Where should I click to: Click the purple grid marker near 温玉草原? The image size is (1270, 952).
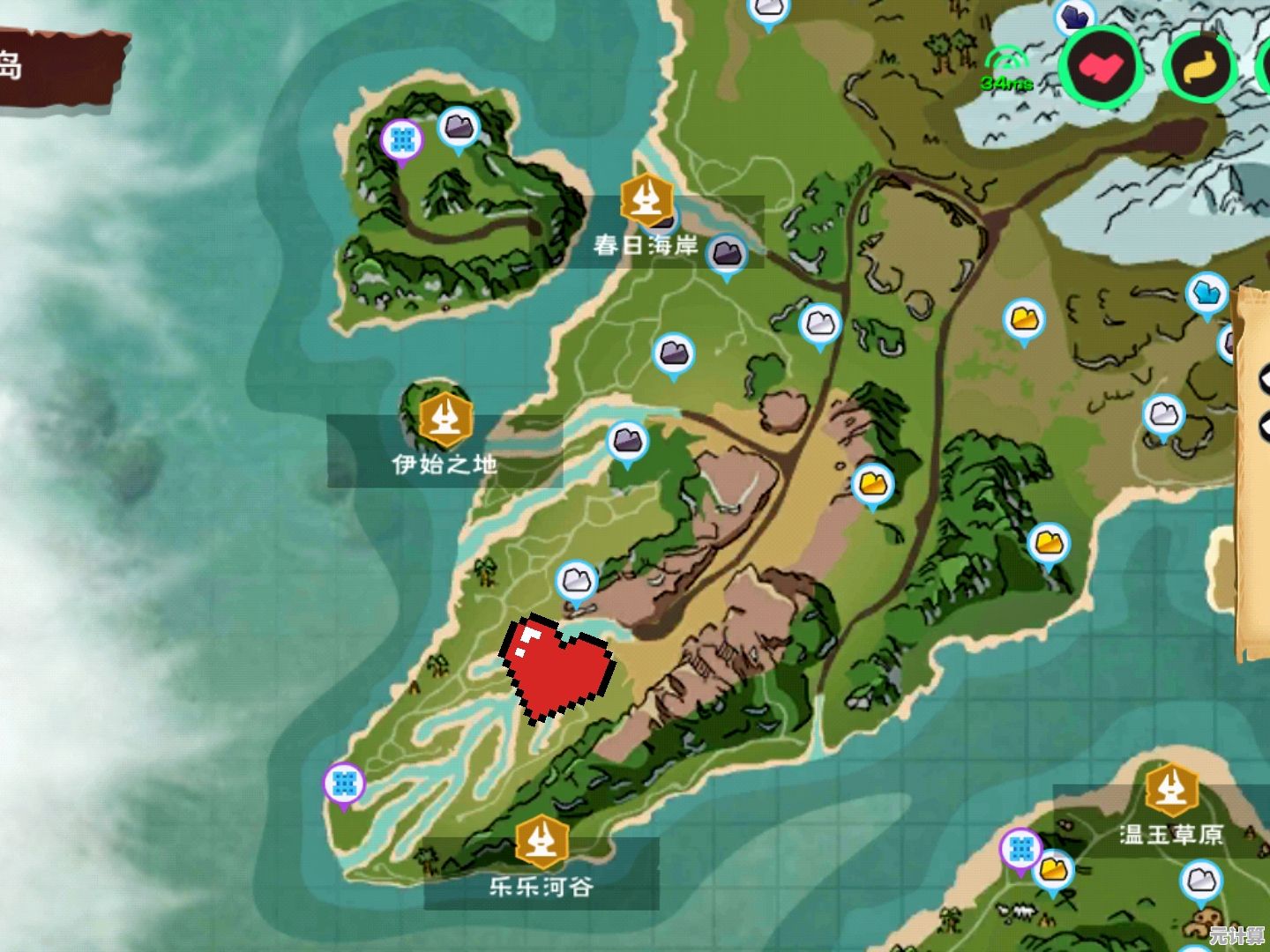point(1020,849)
